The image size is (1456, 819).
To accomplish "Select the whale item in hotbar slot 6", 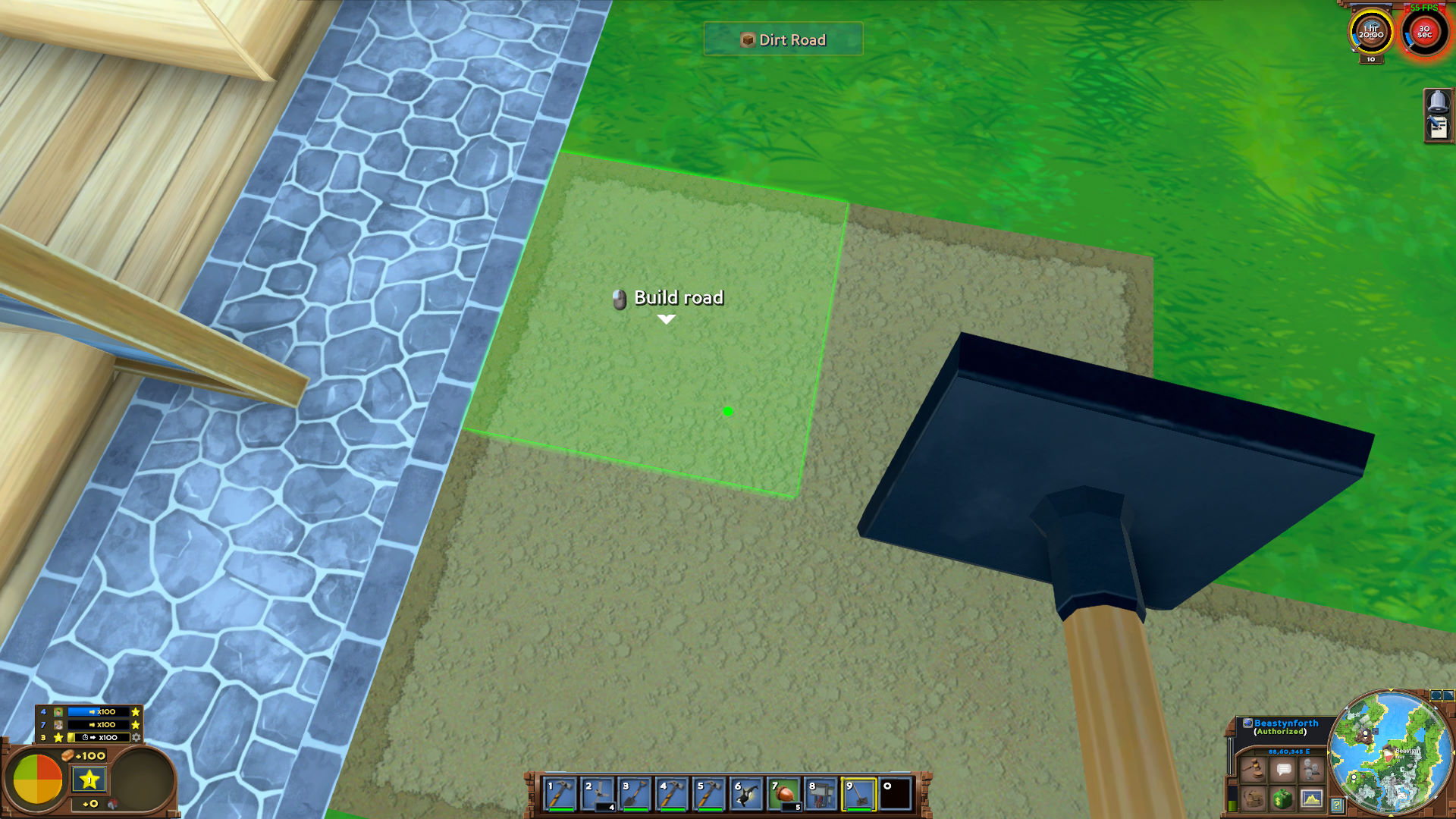I will click(746, 795).
